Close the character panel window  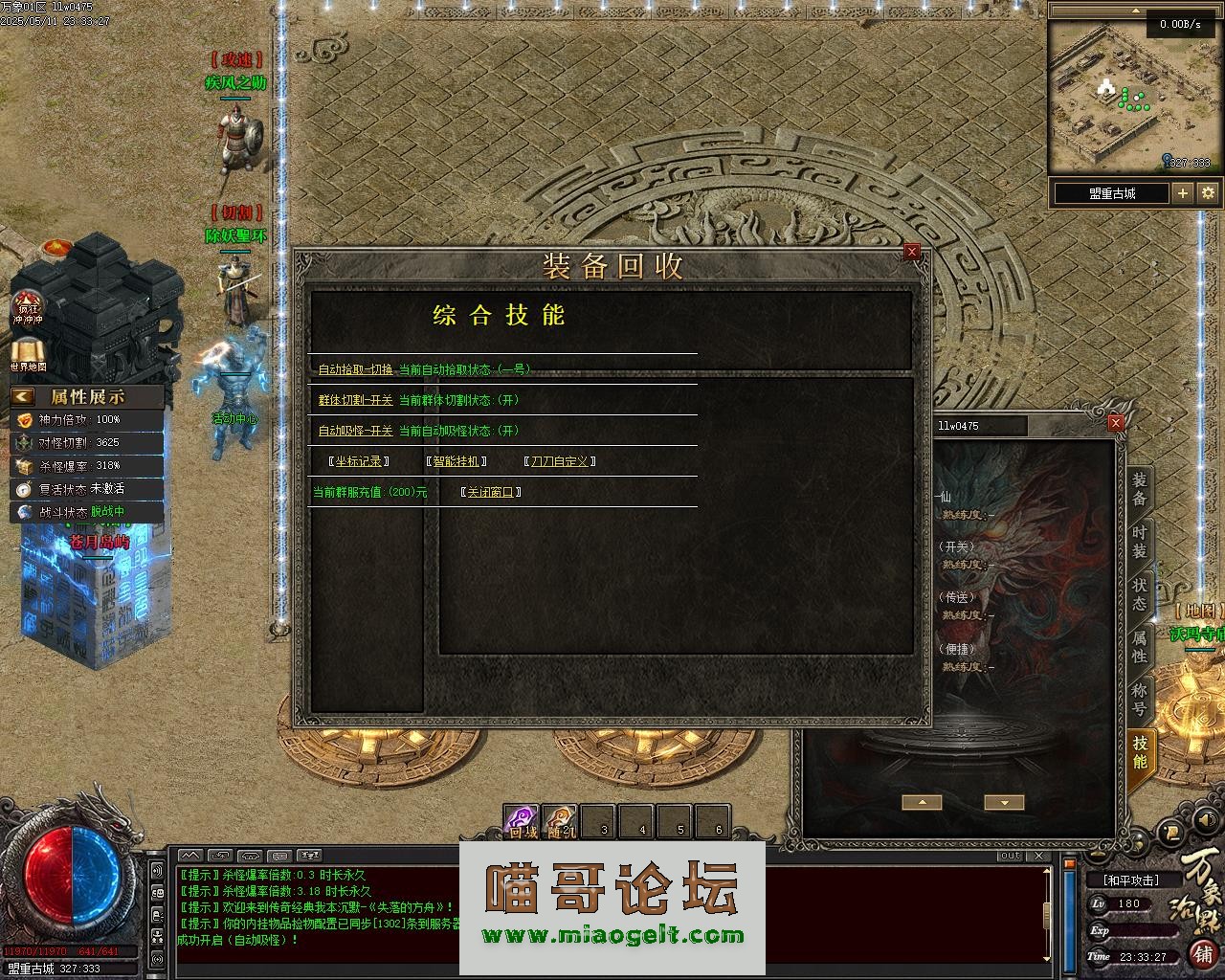(x=1115, y=423)
